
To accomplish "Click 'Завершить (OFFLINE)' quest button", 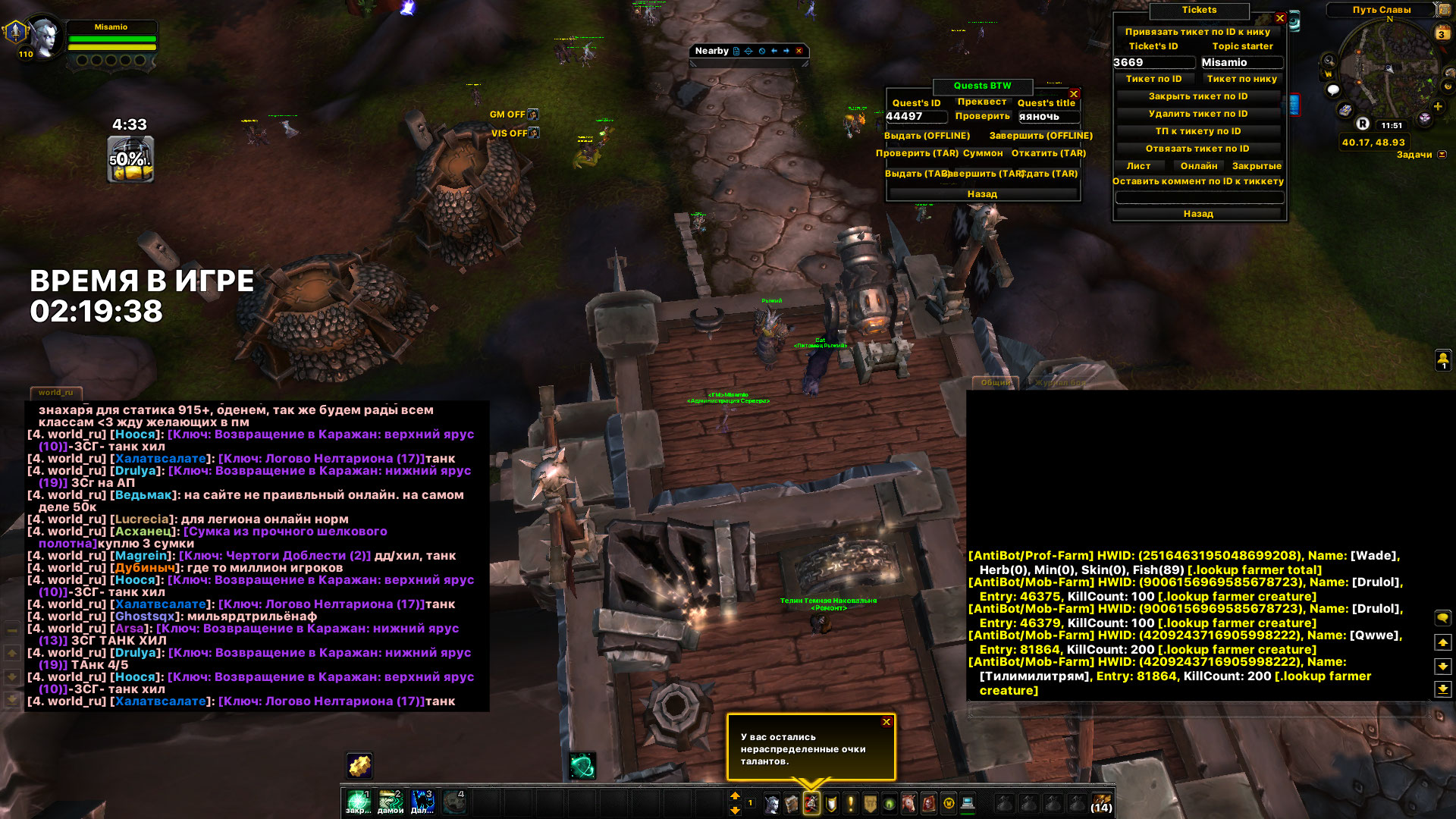I will (x=1040, y=136).
